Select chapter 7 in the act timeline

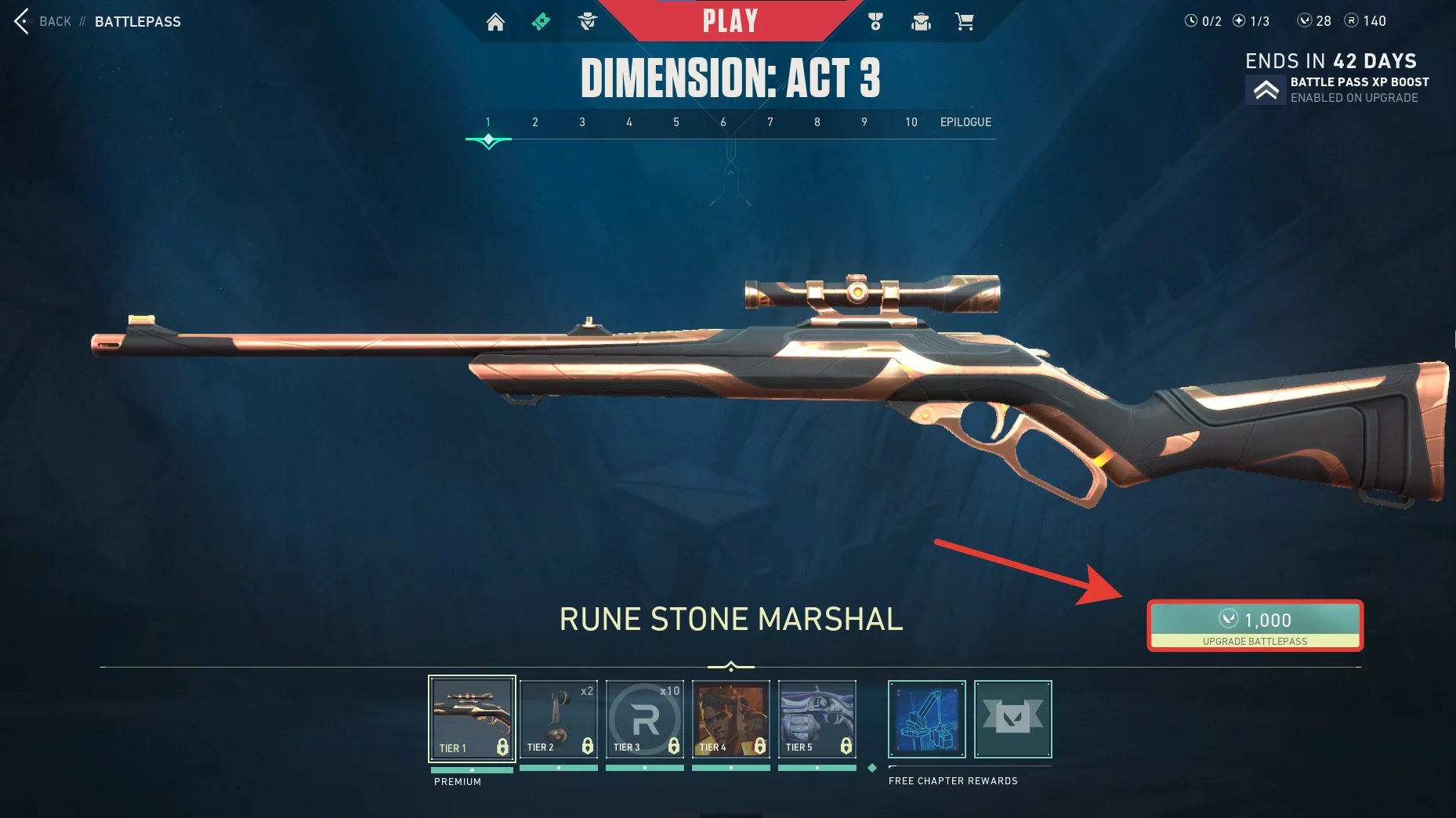[770, 122]
